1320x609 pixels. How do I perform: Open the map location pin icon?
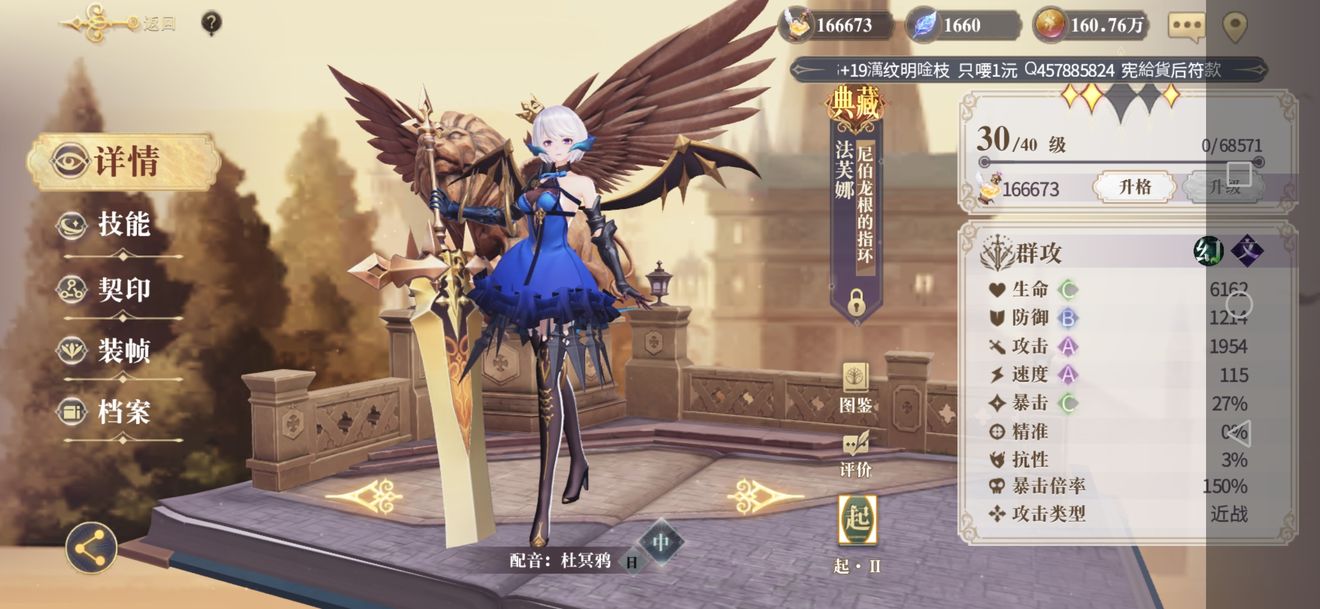tap(1235, 26)
